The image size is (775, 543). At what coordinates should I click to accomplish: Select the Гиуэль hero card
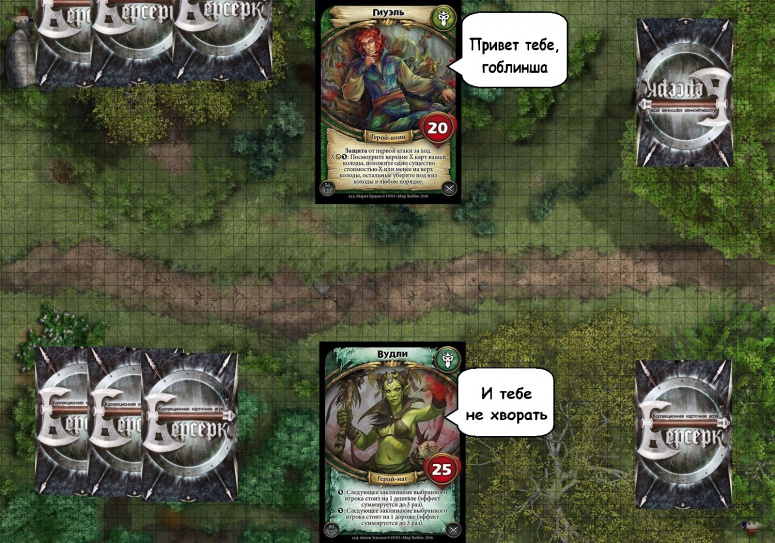[387, 102]
